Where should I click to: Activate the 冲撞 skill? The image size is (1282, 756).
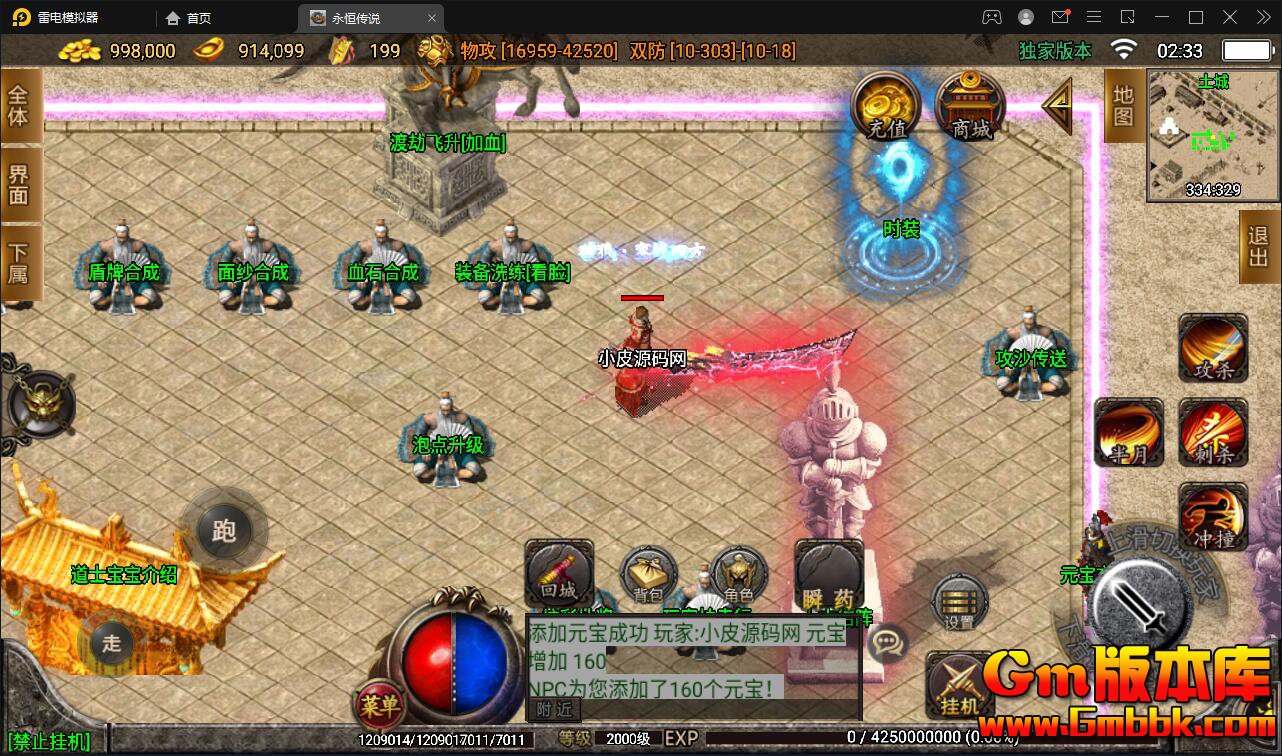coord(1213,517)
